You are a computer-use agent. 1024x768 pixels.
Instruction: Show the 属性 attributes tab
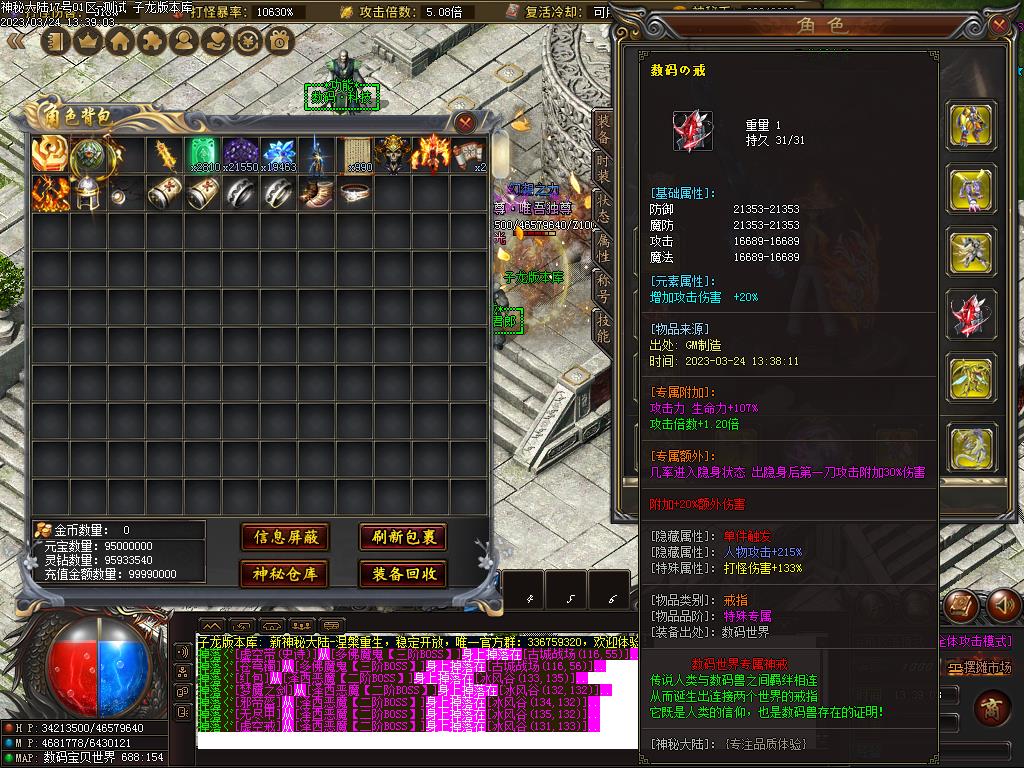click(603, 247)
